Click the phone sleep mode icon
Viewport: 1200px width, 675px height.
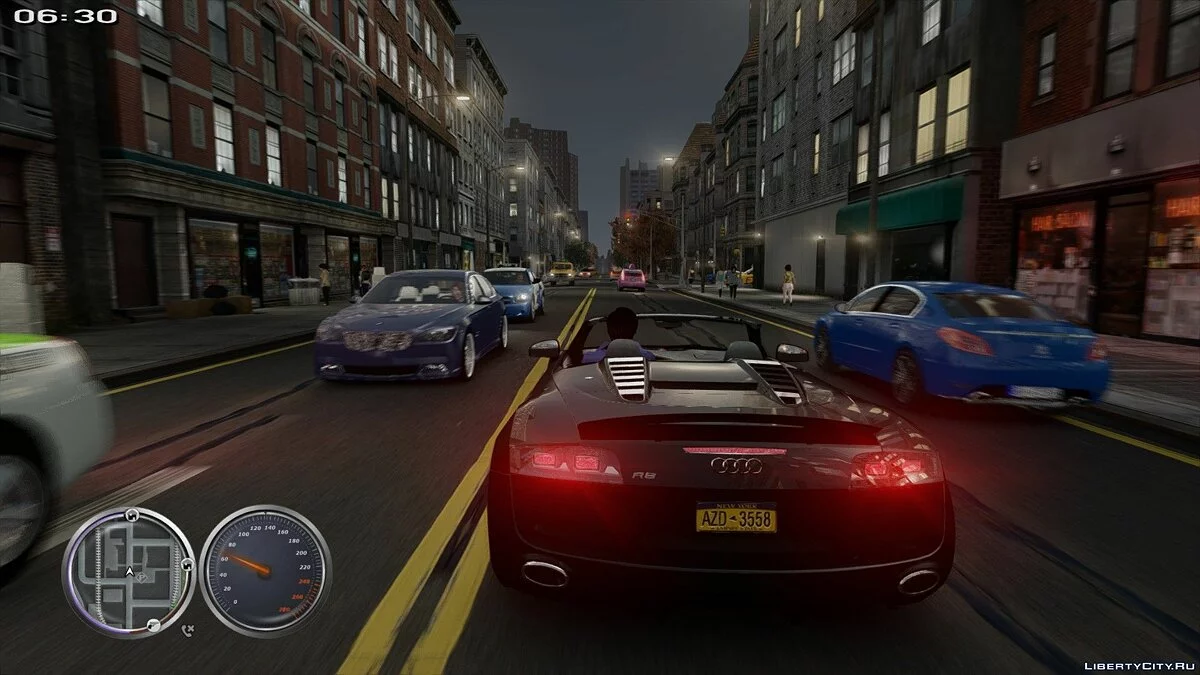188,630
